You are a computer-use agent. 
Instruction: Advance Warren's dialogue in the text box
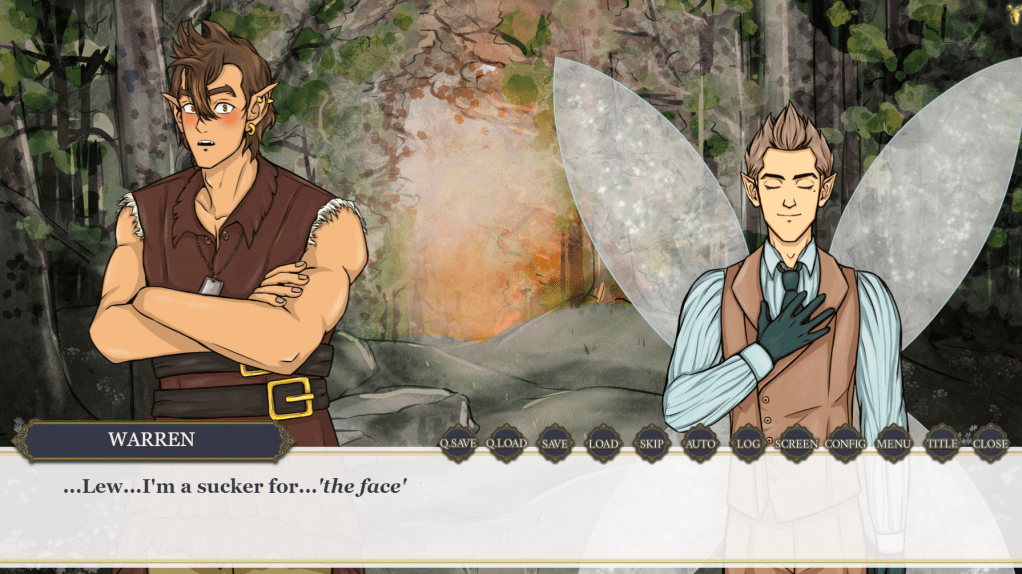tap(510, 510)
